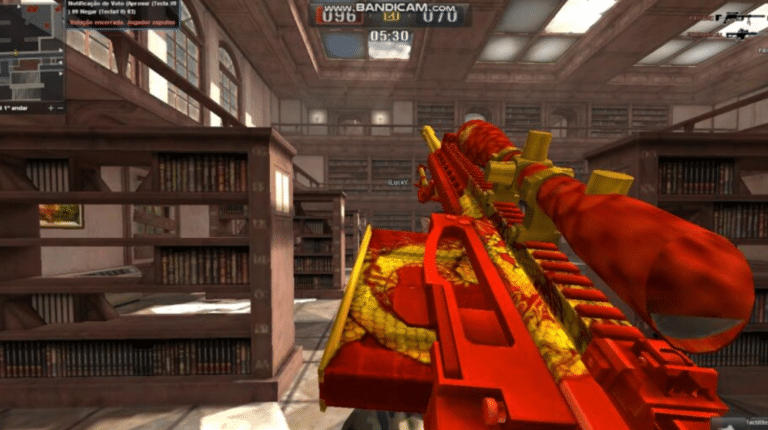This screenshot has height=430, width=768.
Task: Click the minimap in the corner
Action: [x=30, y=50]
